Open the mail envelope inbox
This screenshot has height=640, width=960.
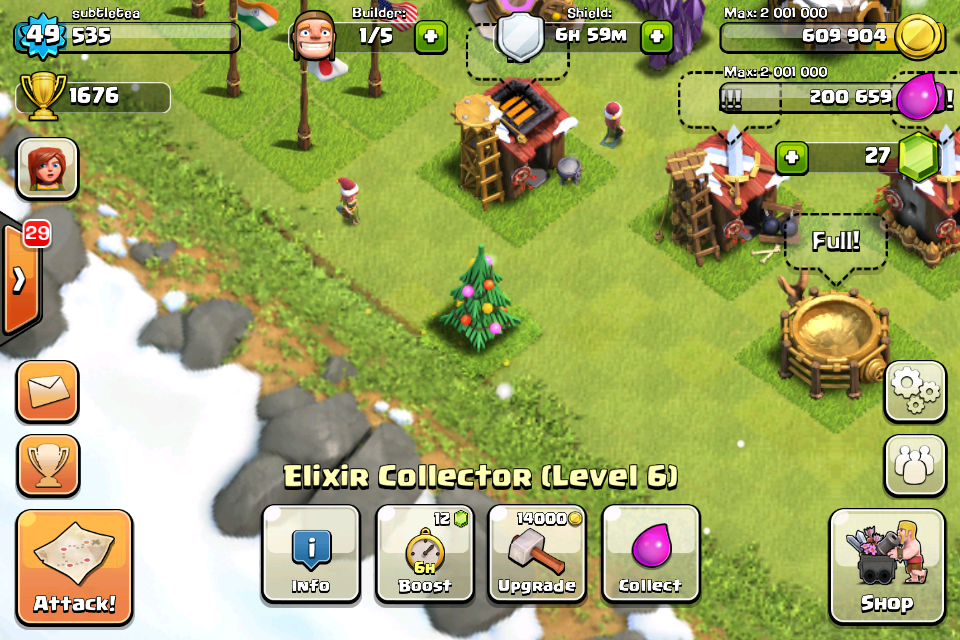click(x=47, y=391)
